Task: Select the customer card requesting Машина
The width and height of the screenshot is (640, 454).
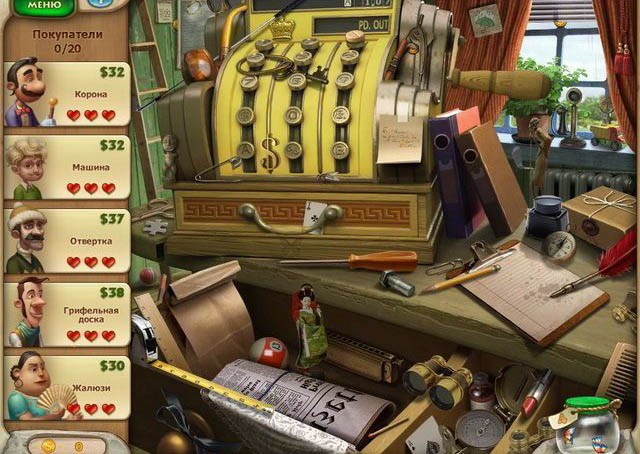Action: click(68, 167)
